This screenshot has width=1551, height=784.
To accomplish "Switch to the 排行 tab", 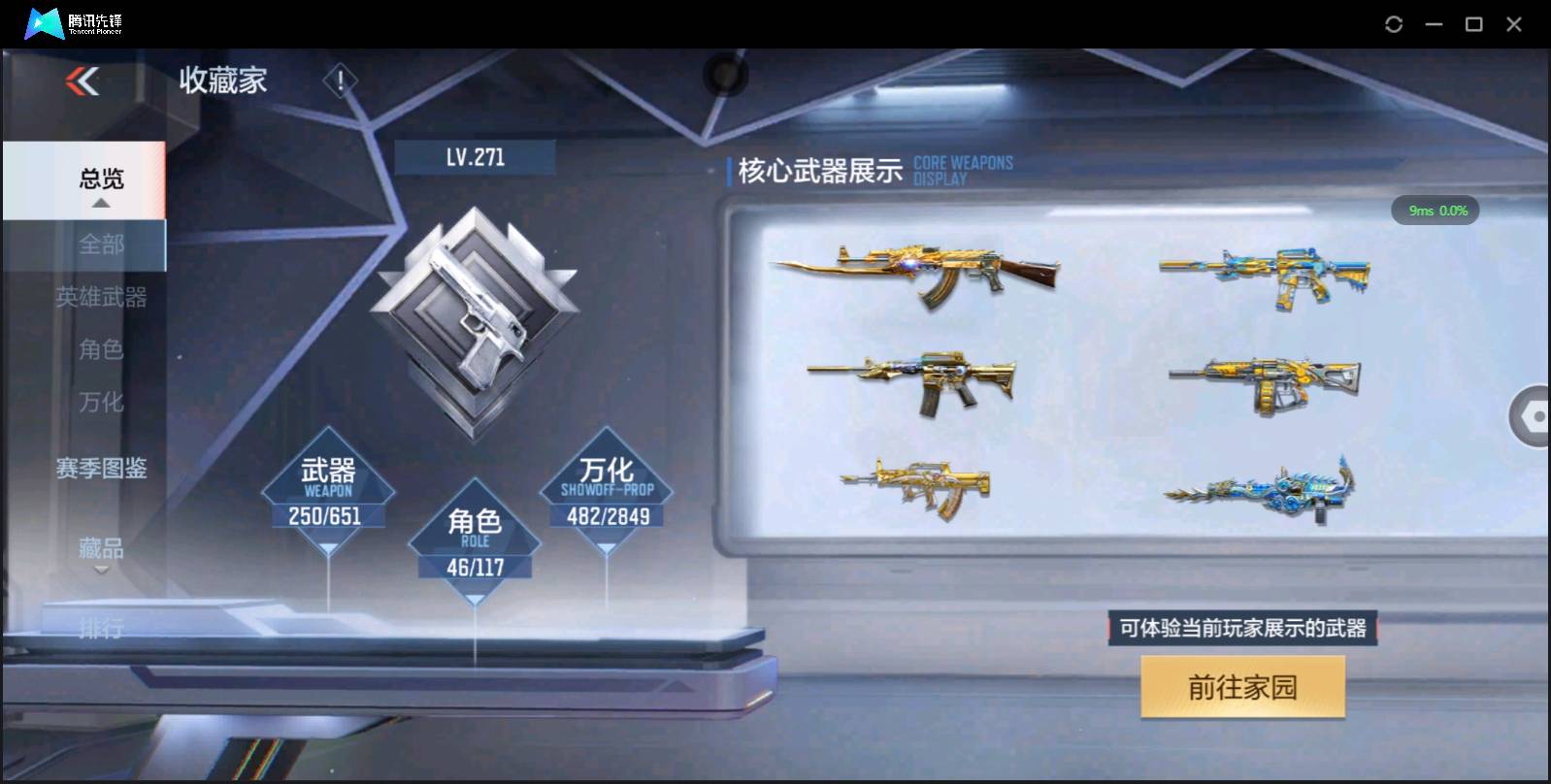I will [101, 631].
